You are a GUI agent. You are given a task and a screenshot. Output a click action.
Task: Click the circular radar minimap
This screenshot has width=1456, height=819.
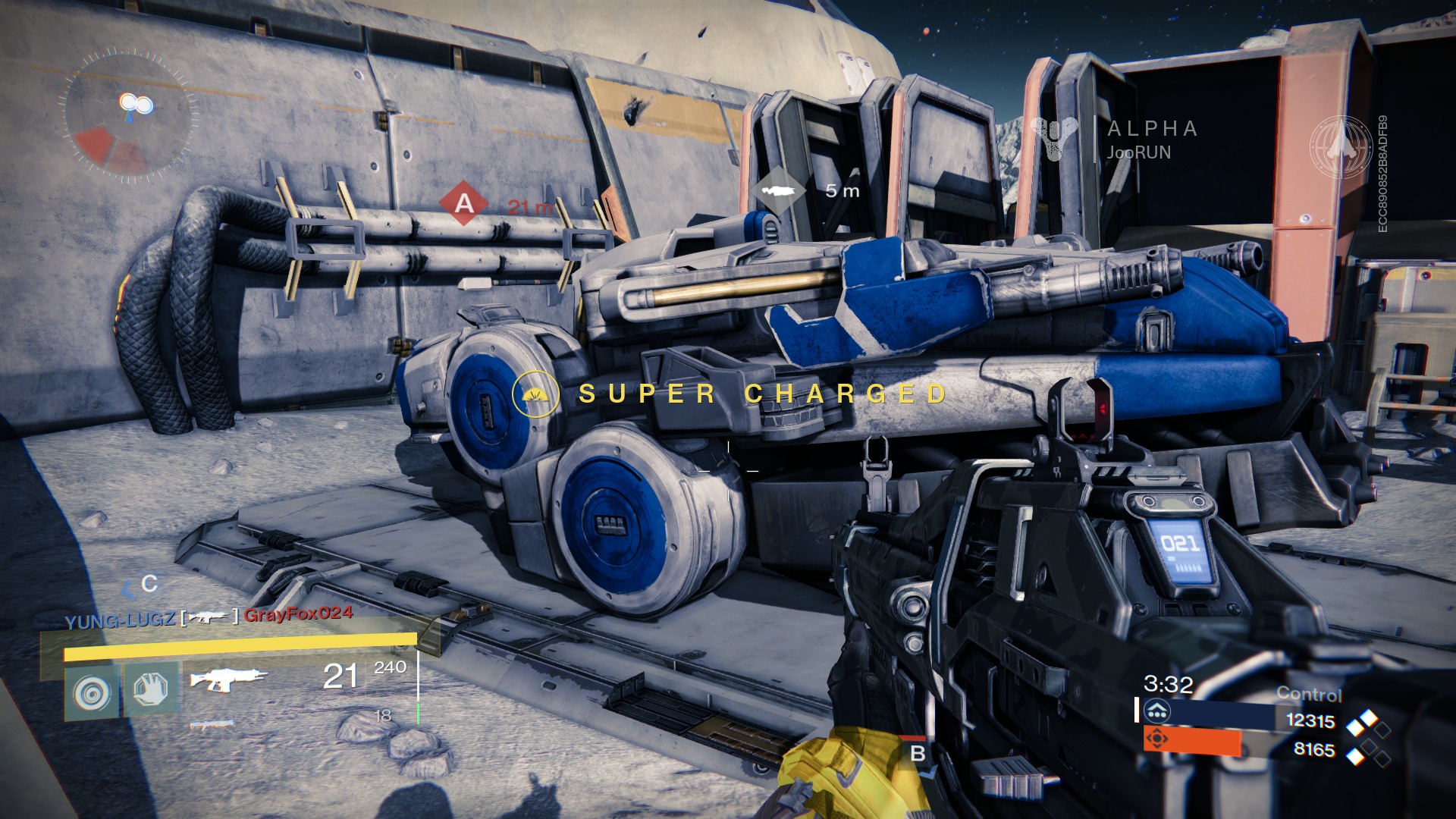coord(127,115)
